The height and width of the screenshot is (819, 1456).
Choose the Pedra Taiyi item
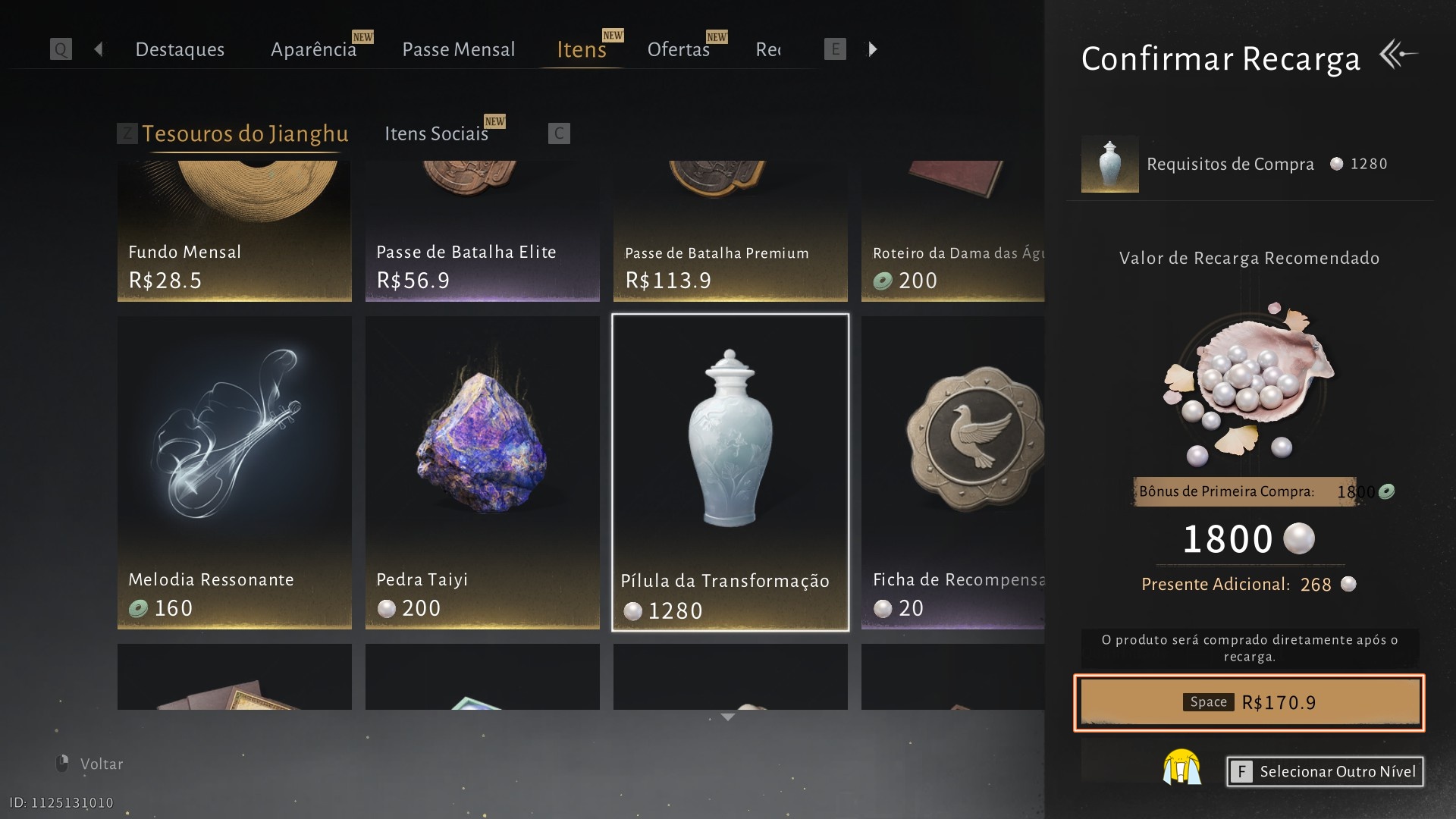point(482,472)
